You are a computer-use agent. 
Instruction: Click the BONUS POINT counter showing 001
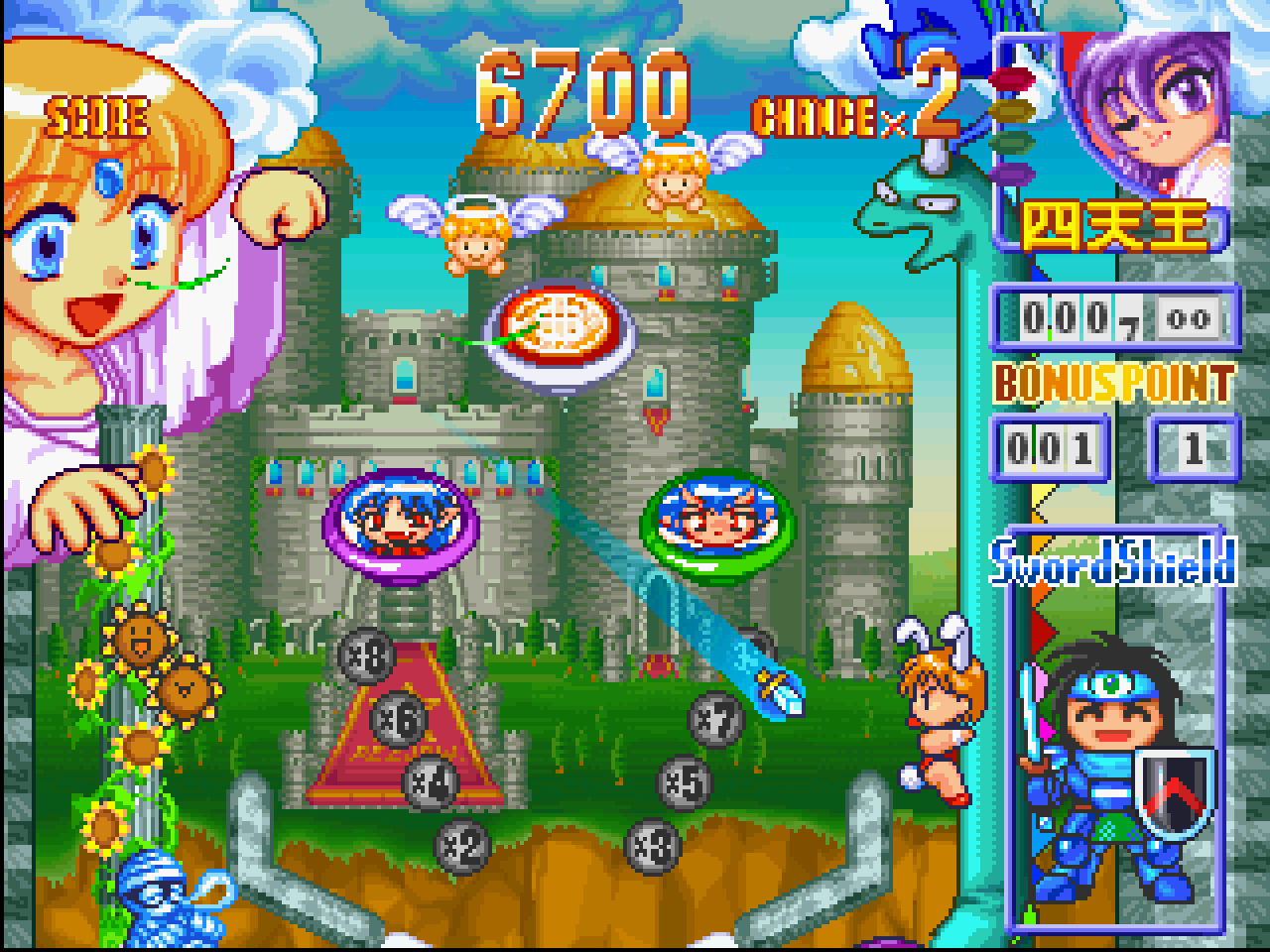(x=1052, y=448)
